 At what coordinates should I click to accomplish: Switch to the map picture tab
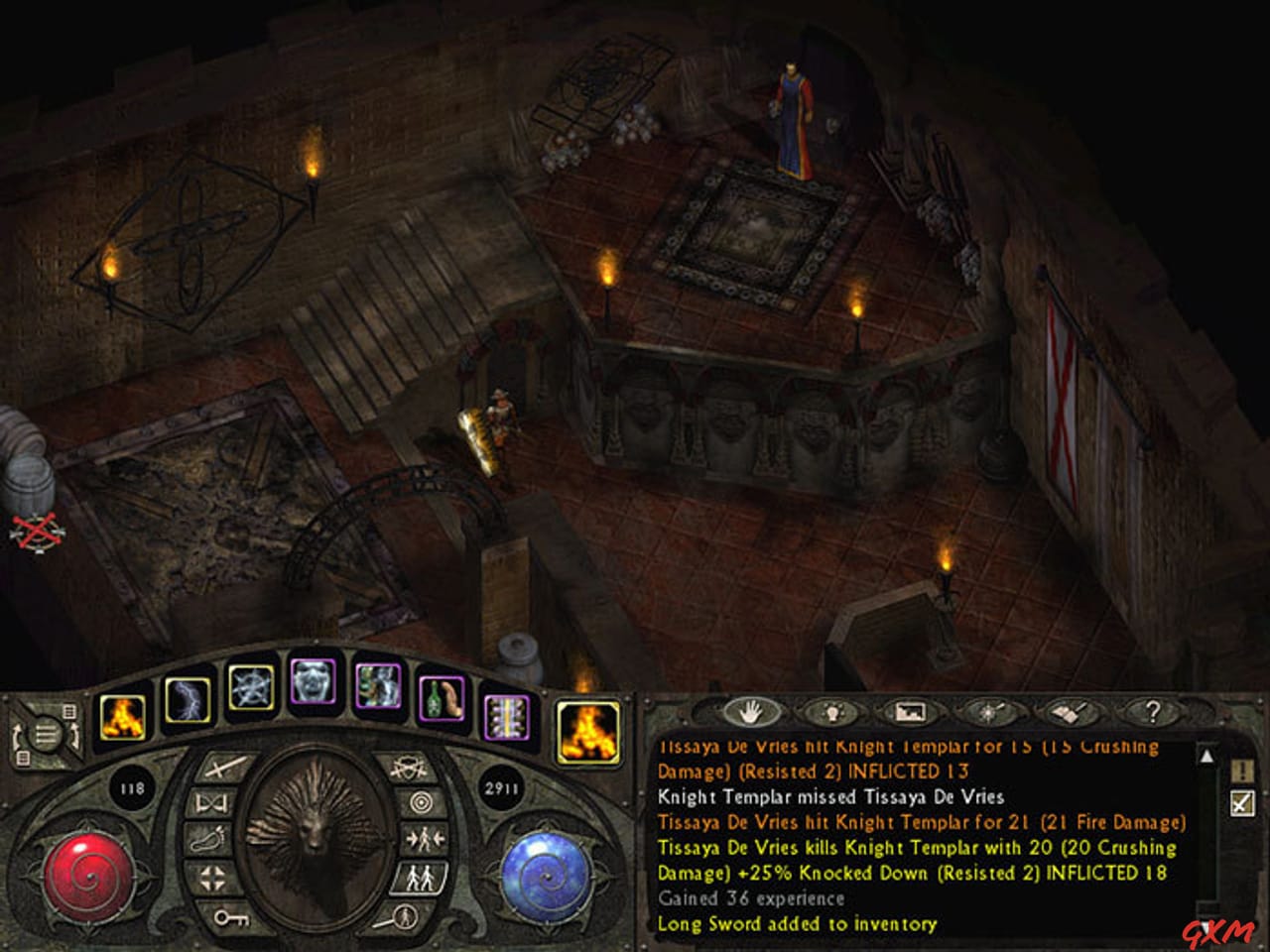[x=910, y=713]
